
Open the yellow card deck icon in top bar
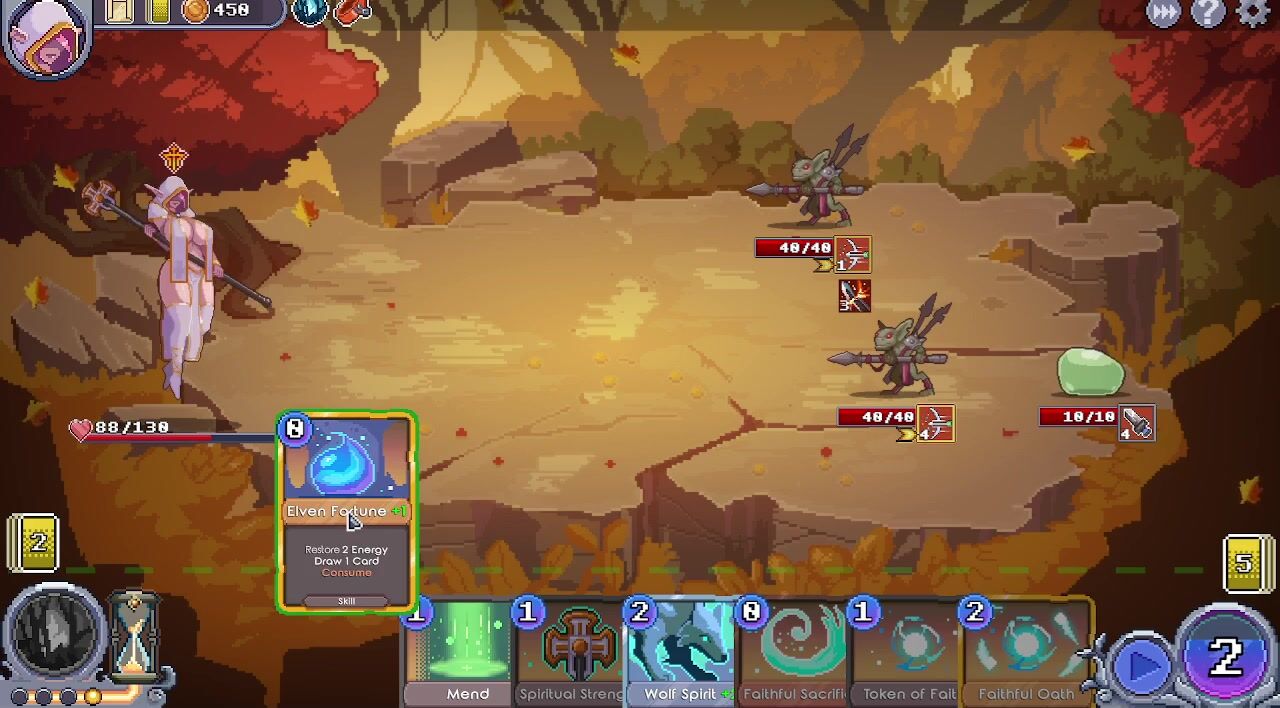(158, 11)
